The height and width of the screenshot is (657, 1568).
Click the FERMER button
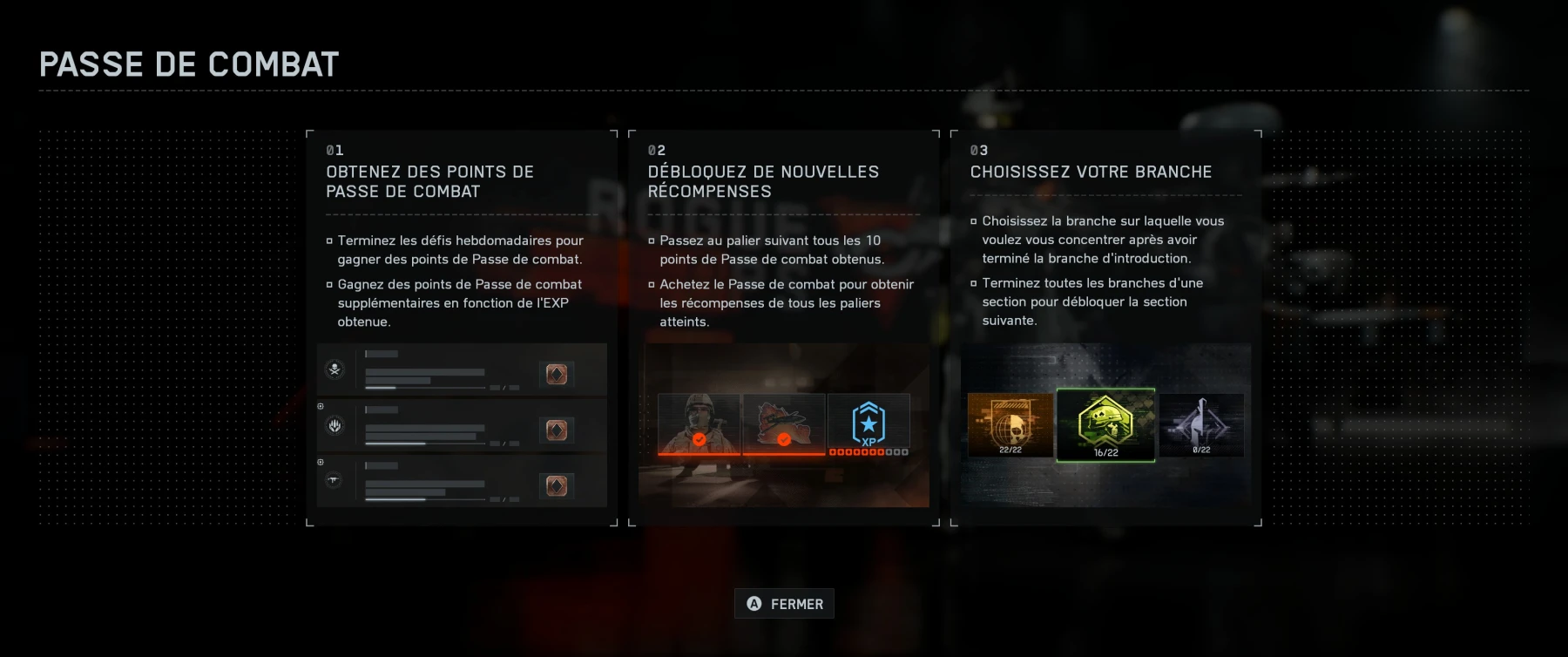pyautogui.click(x=785, y=603)
